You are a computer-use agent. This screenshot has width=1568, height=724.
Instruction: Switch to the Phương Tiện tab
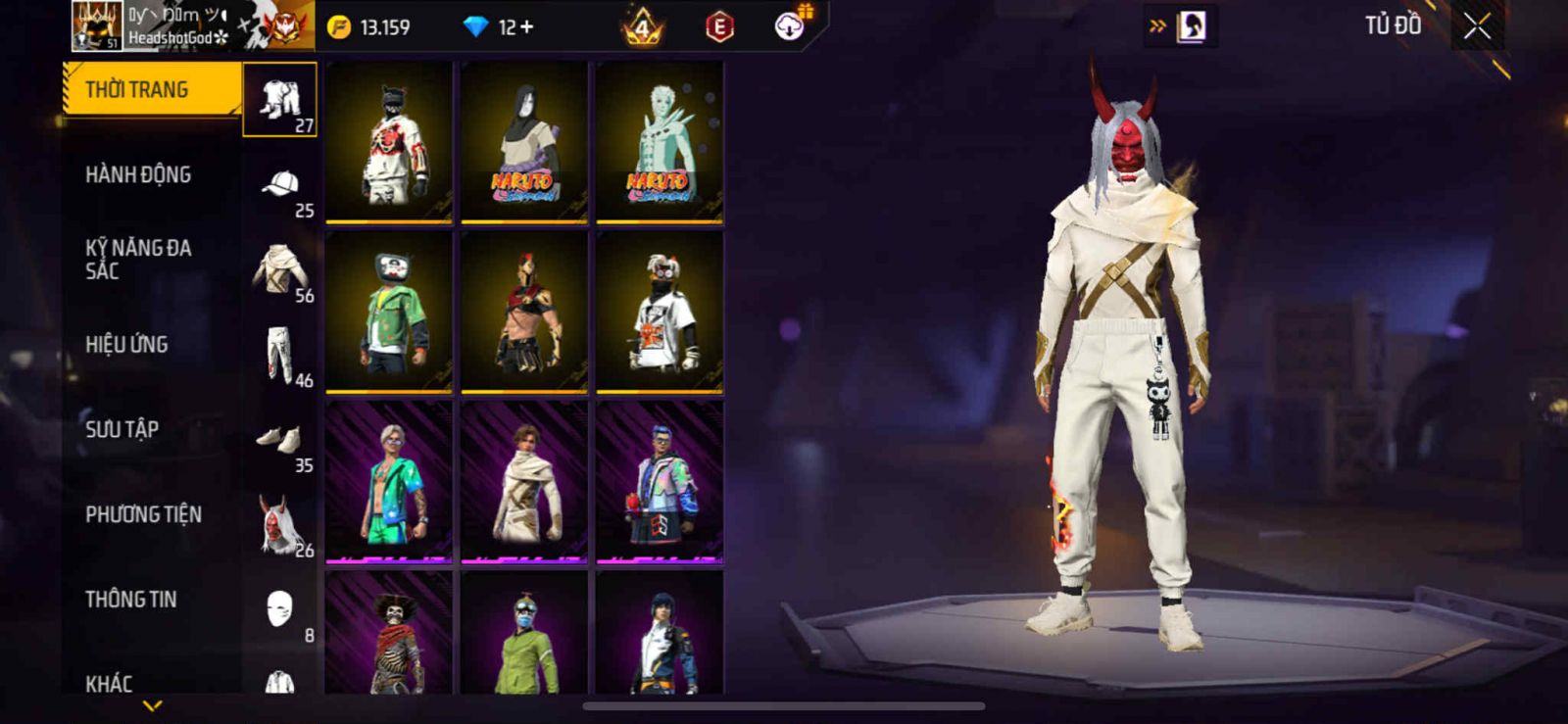tap(143, 514)
